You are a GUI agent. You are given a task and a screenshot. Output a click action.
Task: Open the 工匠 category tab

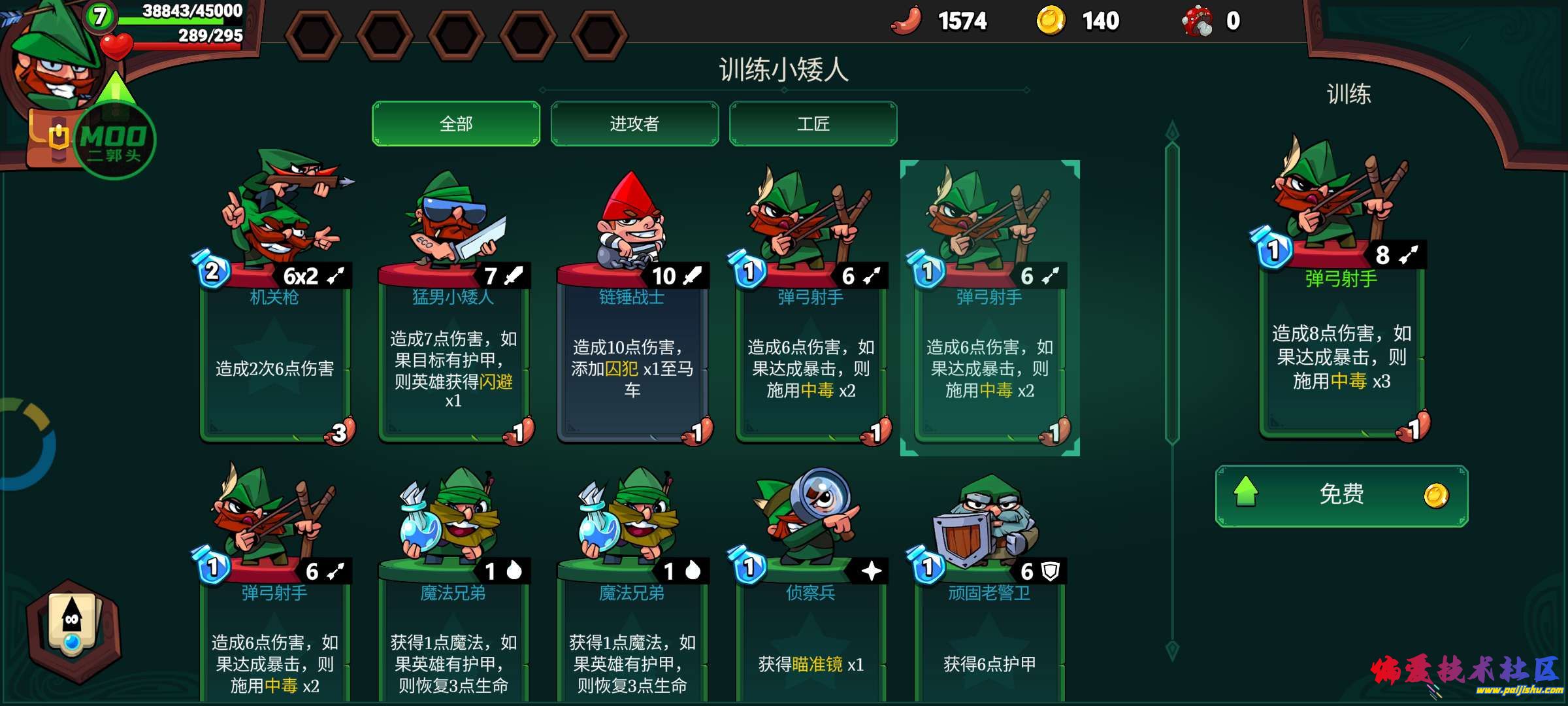tap(813, 124)
